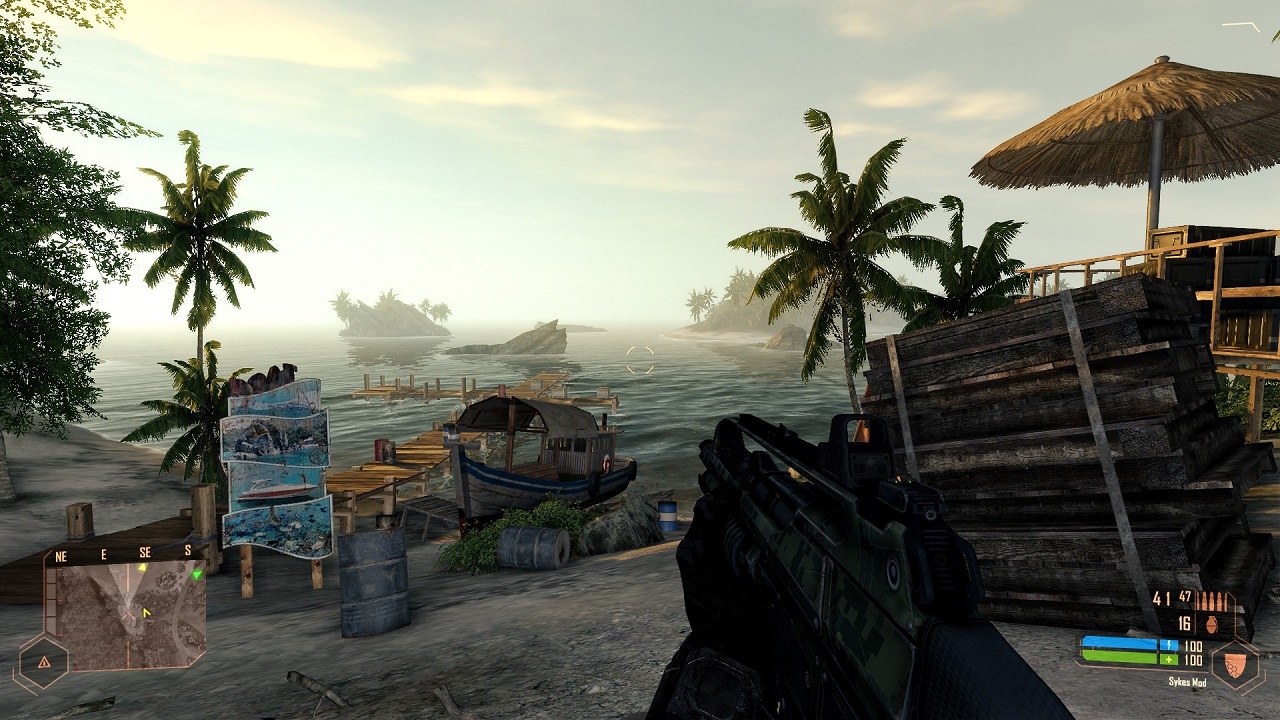
Task: Select the green objective marker on minimap
Action: coord(197,574)
